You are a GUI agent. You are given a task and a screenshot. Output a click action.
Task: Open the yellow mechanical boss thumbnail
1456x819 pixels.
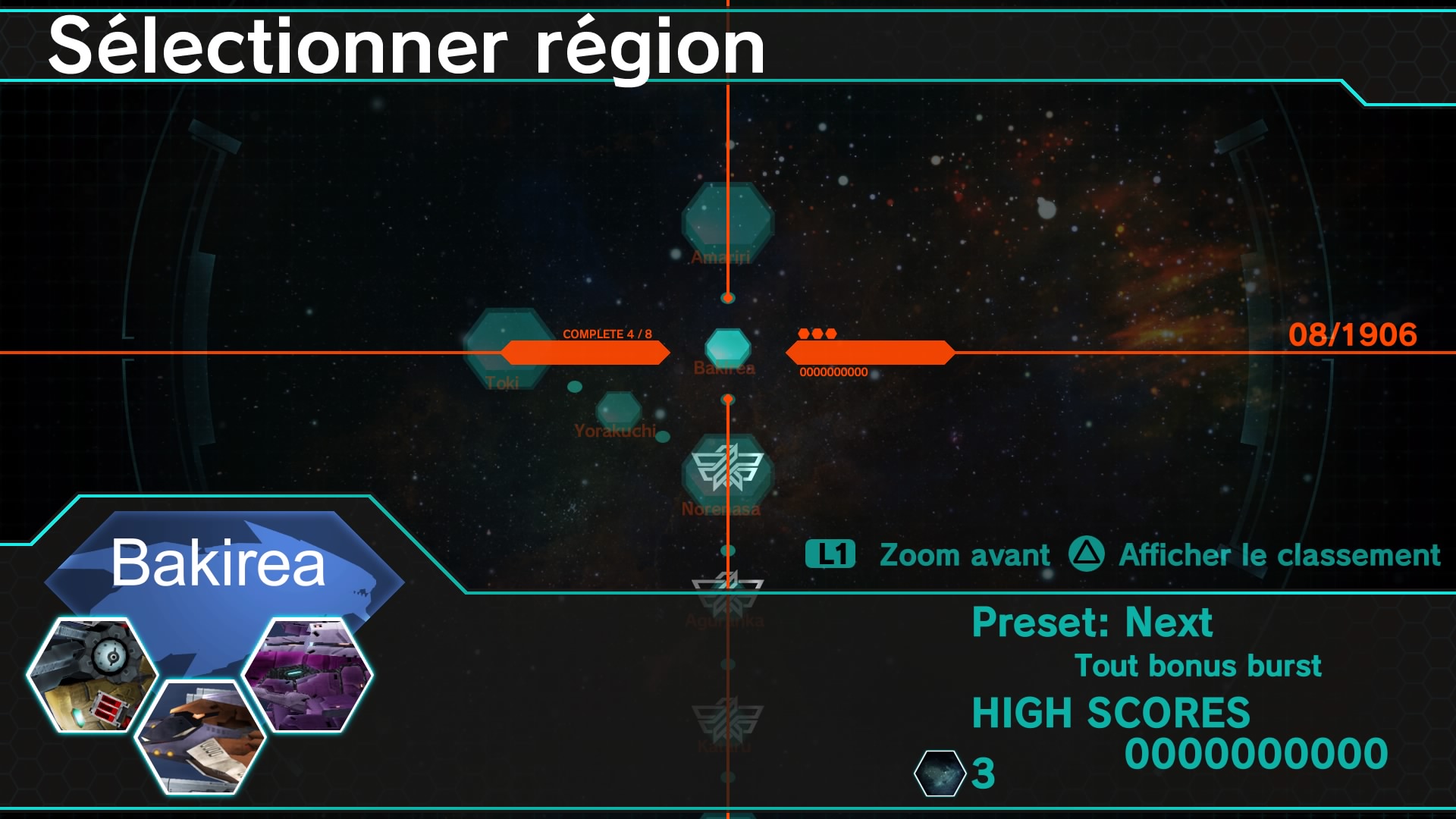93,675
